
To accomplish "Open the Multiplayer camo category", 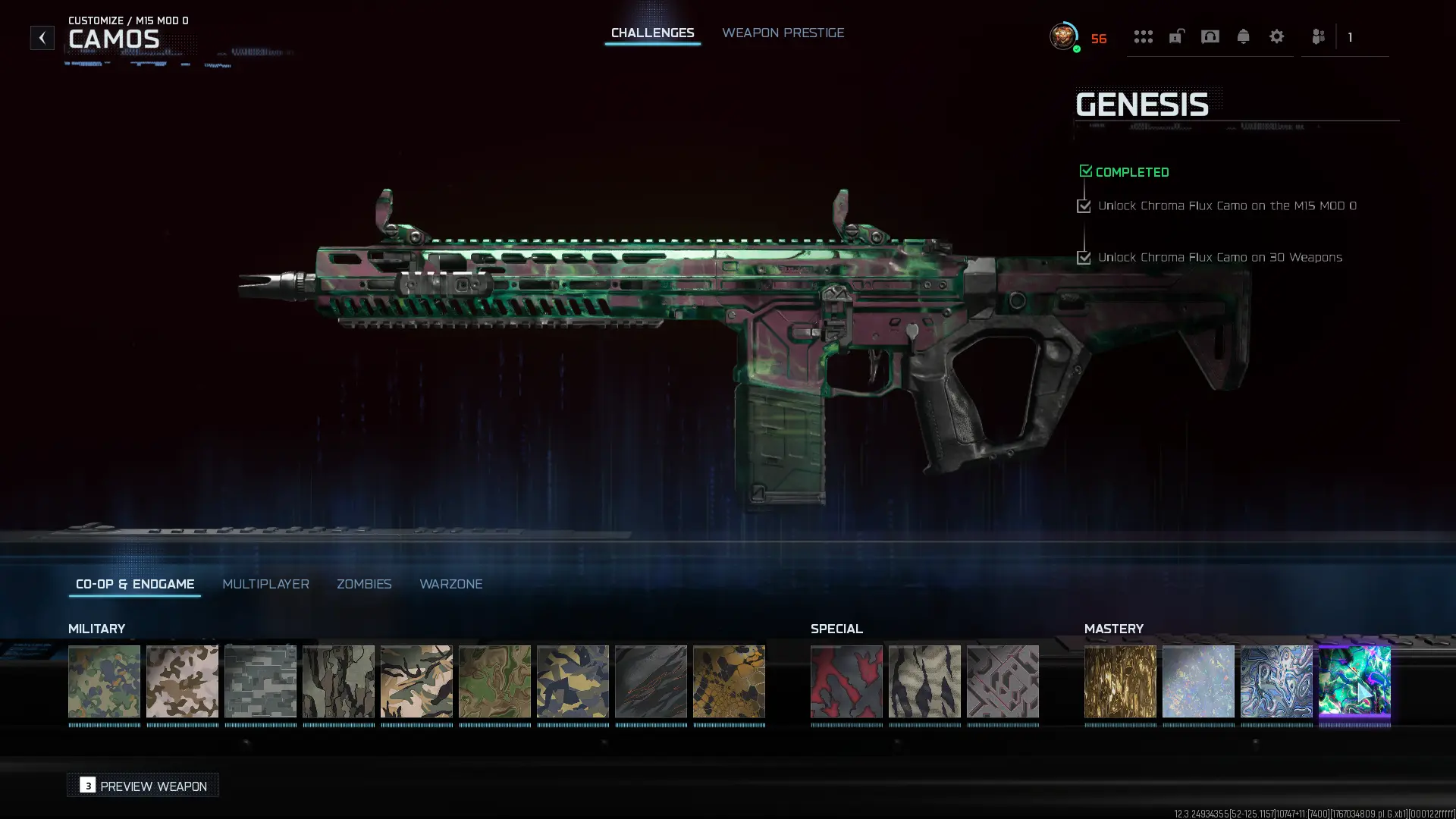I will 265,584.
